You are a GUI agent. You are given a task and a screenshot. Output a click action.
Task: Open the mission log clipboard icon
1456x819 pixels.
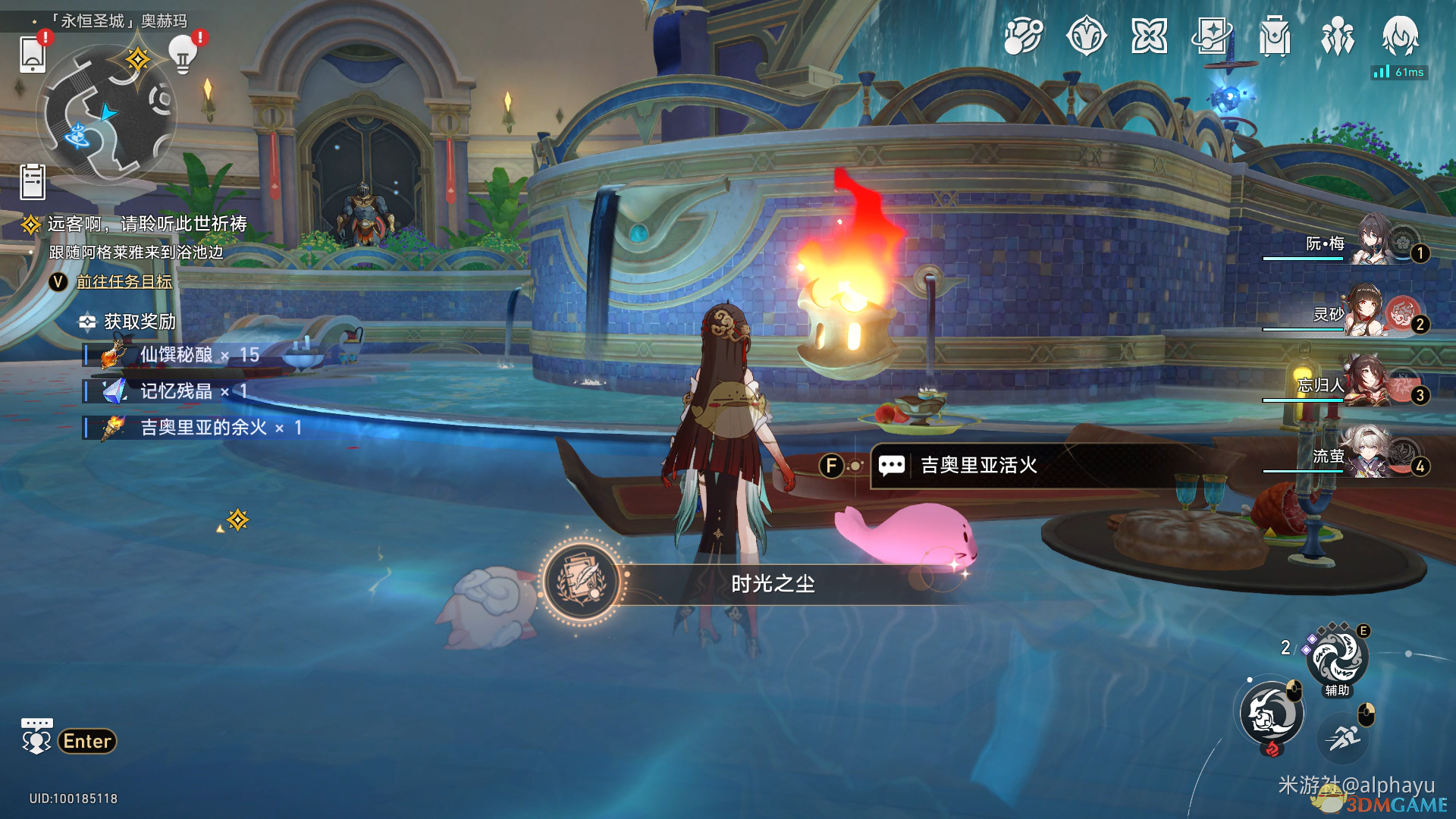pos(33,182)
